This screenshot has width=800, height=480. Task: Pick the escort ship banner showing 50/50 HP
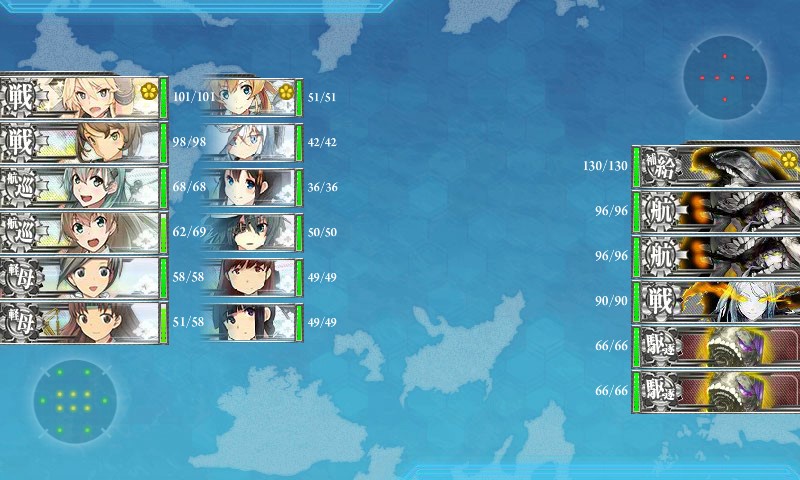click(x=250, y=232)
